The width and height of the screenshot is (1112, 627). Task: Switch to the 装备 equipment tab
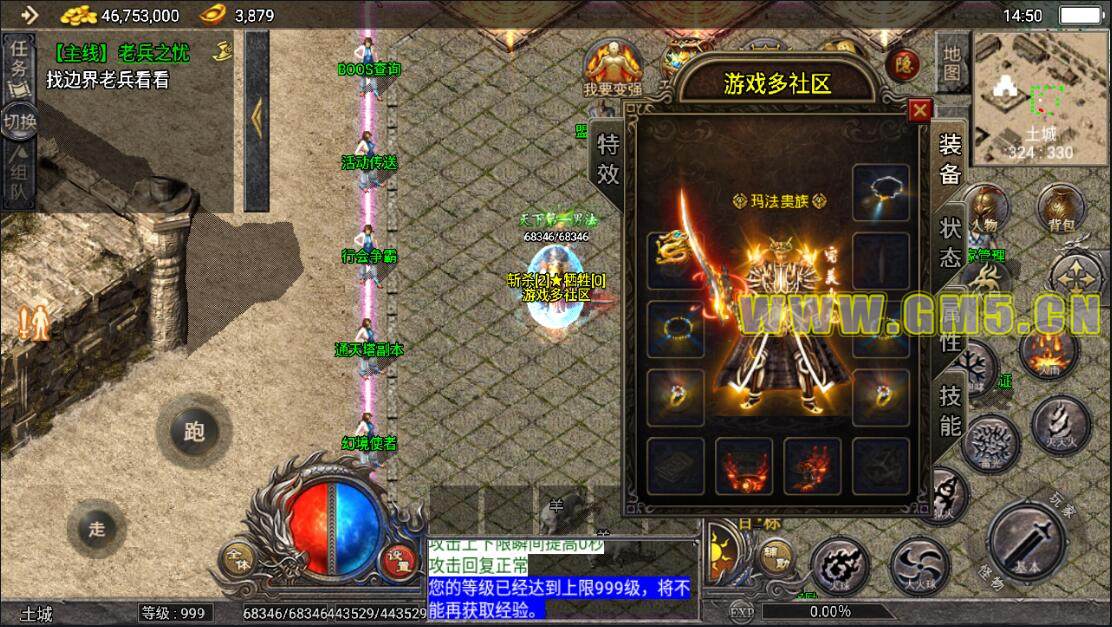tap(950, 158)
